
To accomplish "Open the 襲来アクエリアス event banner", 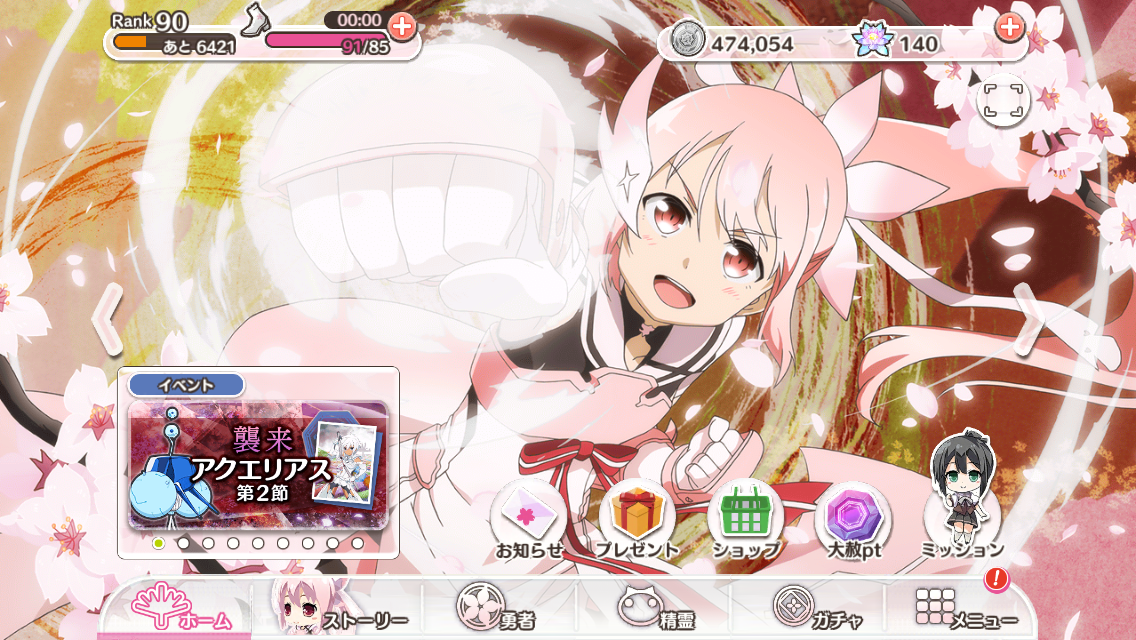I will pos(258,465).
